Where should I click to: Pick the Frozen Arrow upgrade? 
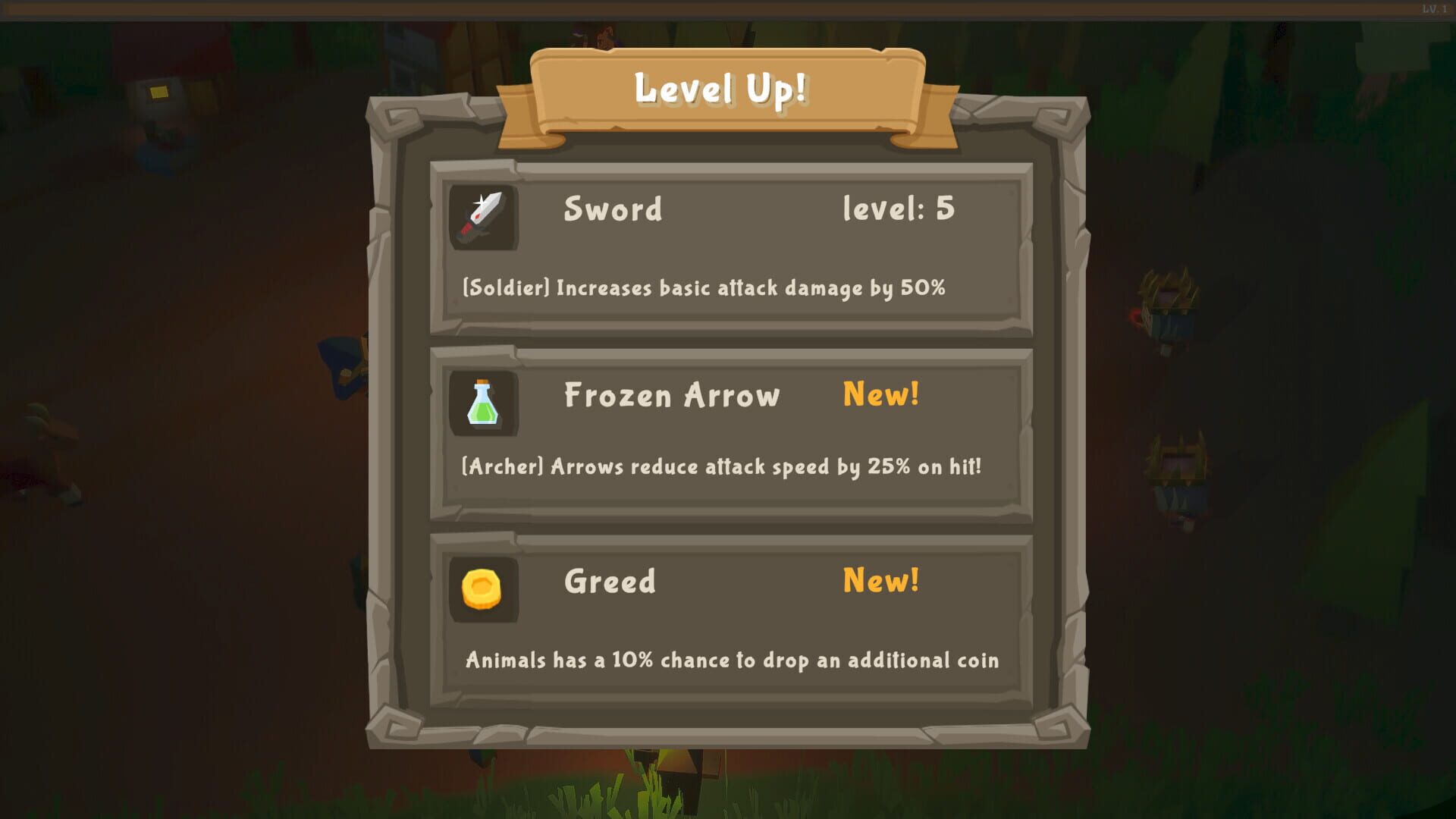point(732,436)
